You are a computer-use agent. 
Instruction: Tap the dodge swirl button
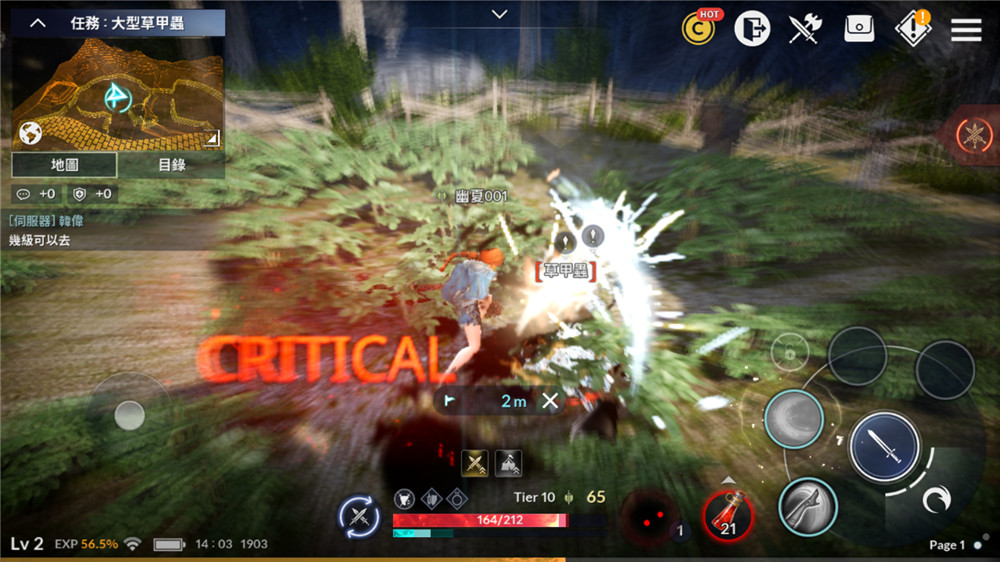tap(937, 499)
